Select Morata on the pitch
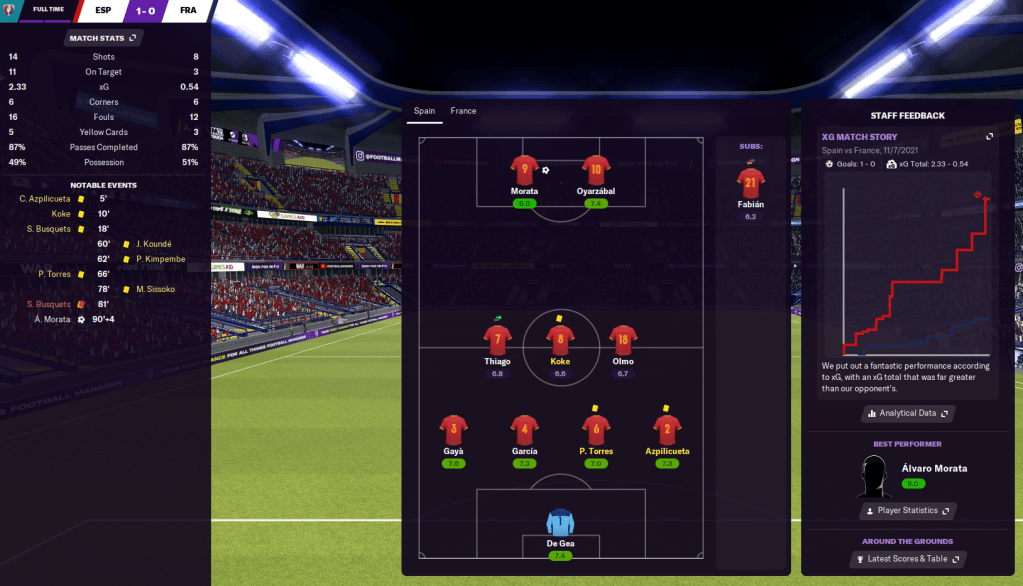 (x=524, y=172)
